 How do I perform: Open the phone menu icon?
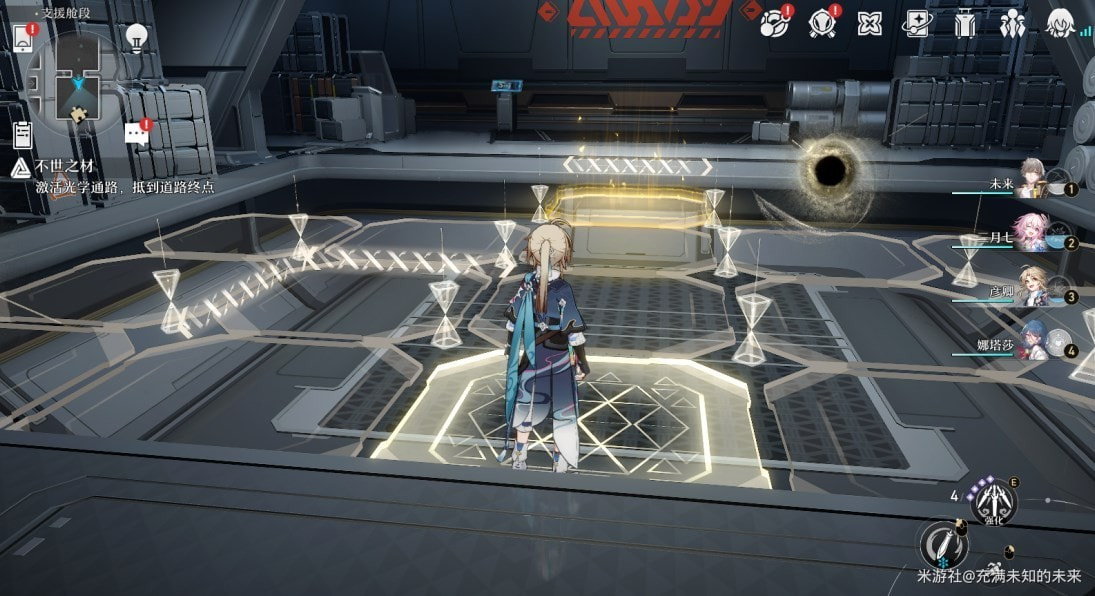click(24, 38)
